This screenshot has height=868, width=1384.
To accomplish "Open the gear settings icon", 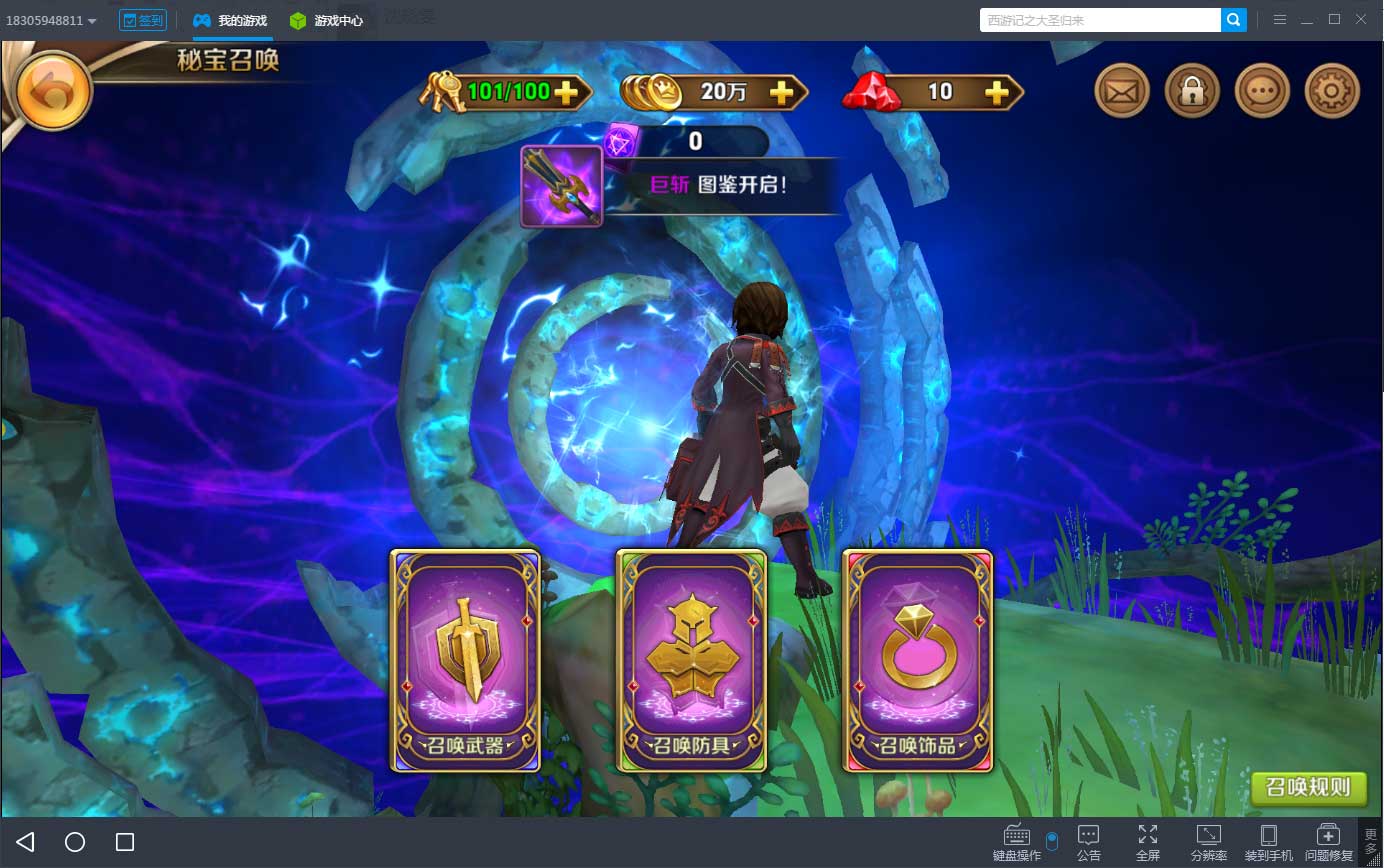I will tap(1332, 92).
